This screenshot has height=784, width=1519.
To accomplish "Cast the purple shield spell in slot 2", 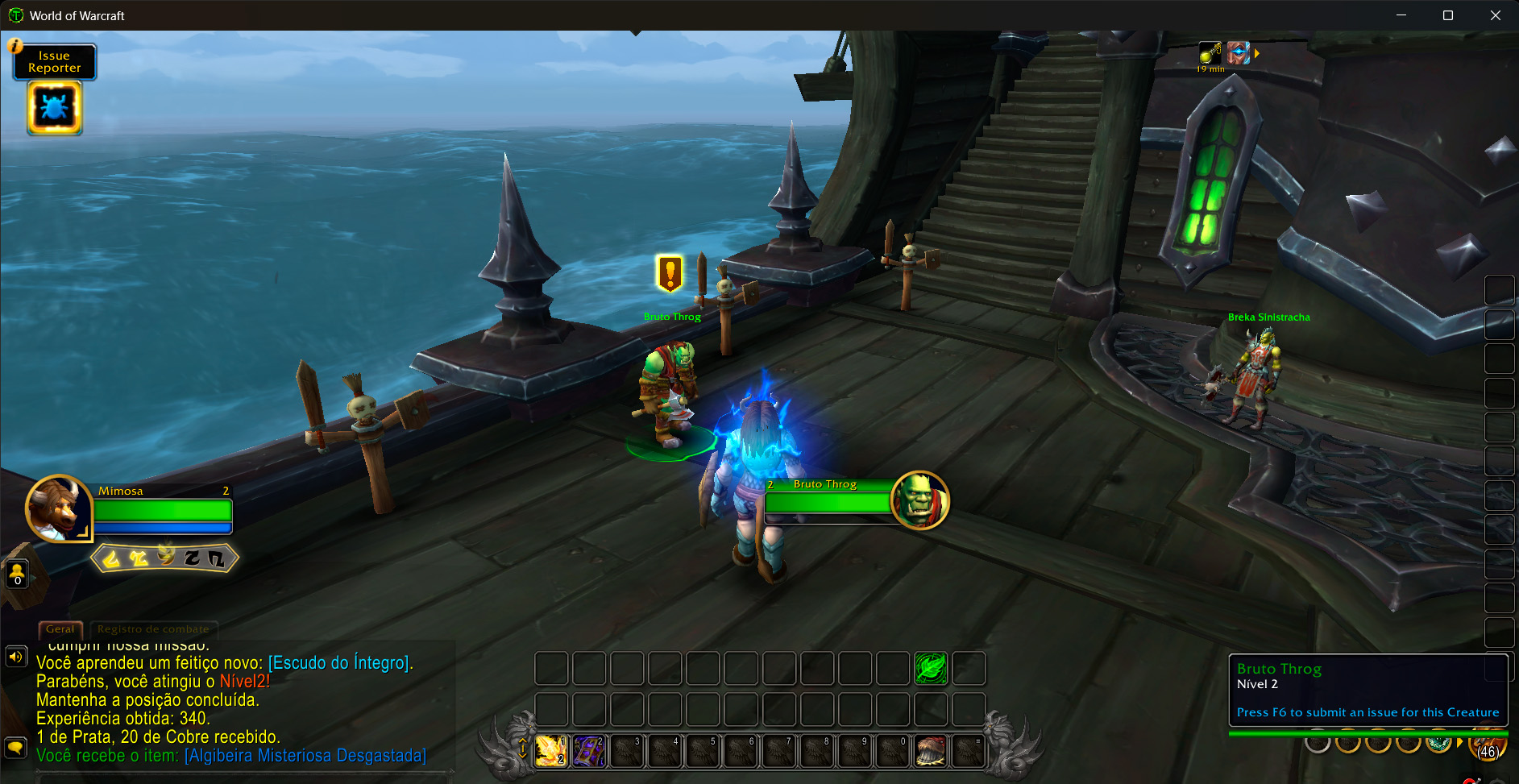I will tap(589, 751).
